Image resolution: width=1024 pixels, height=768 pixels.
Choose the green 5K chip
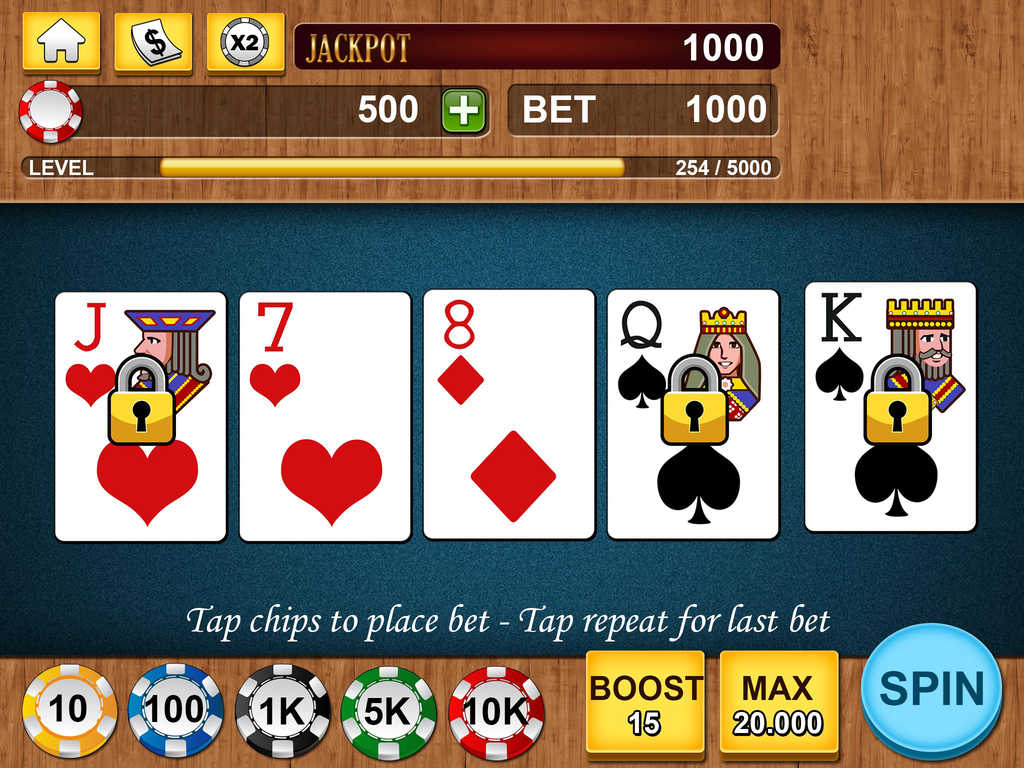click(388, 710)
